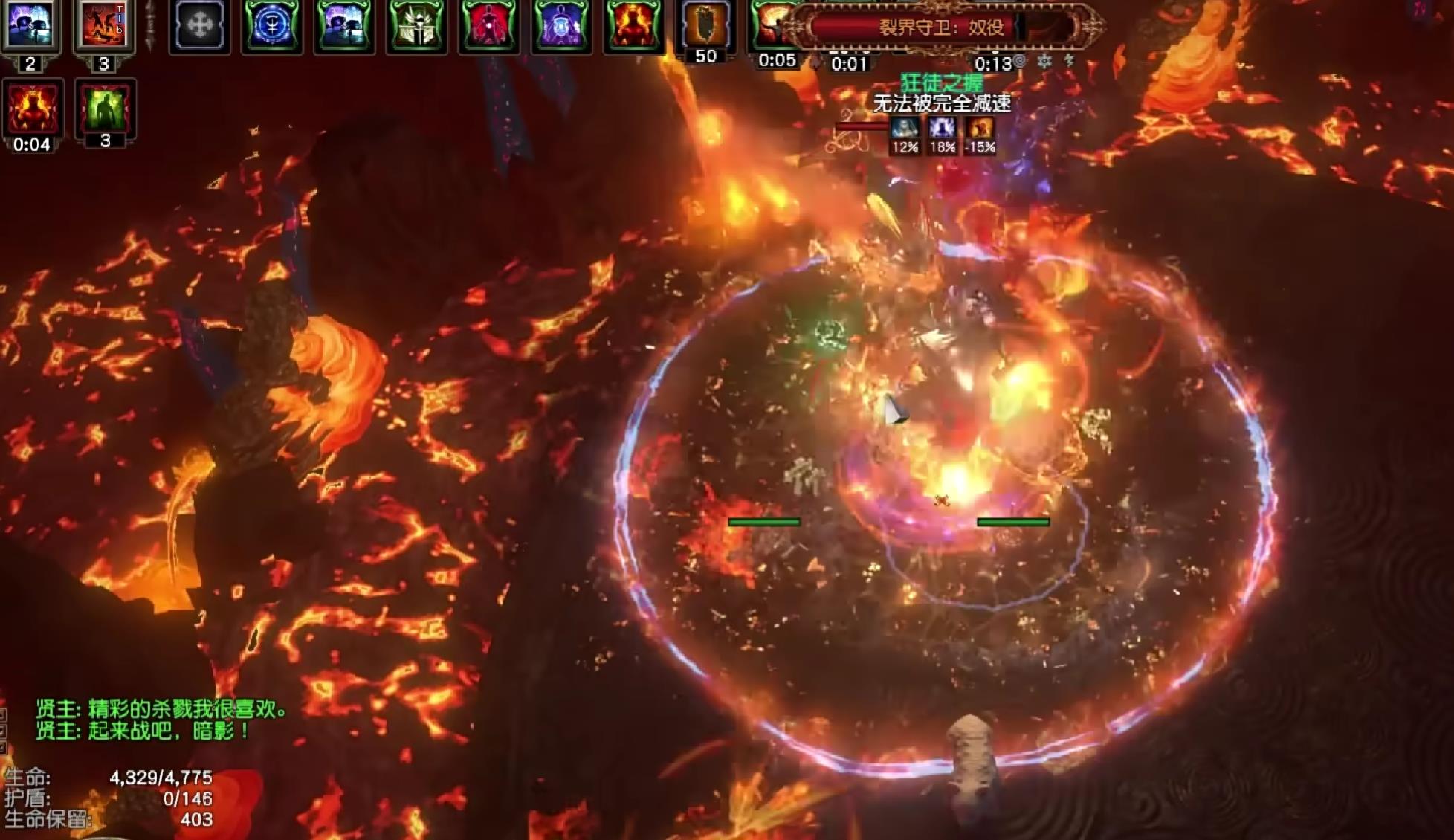Viewport: 1454px width, 840px height.
Task: Click the flaming figure buff with 0:04 timer
Action: coord(32,109)
